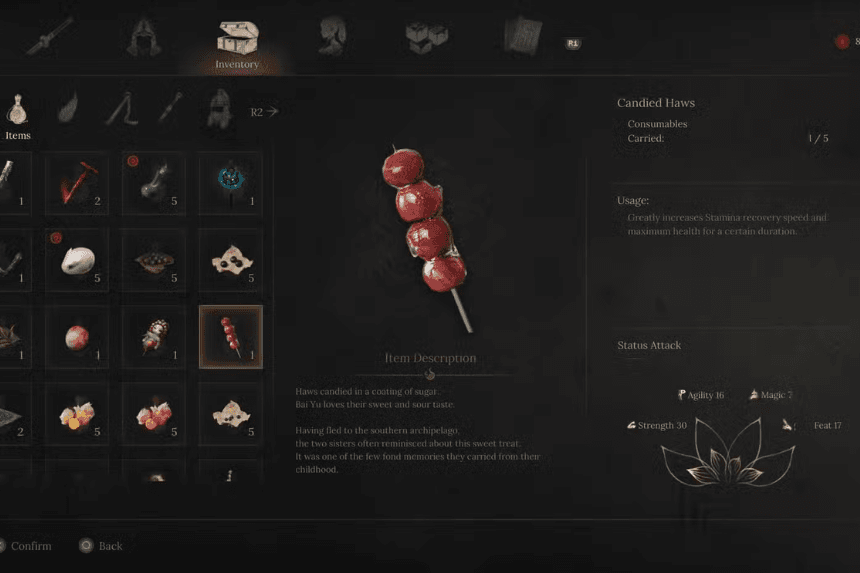Open the paper scroll tab
860x573 pixels.
tap(522, 37)
